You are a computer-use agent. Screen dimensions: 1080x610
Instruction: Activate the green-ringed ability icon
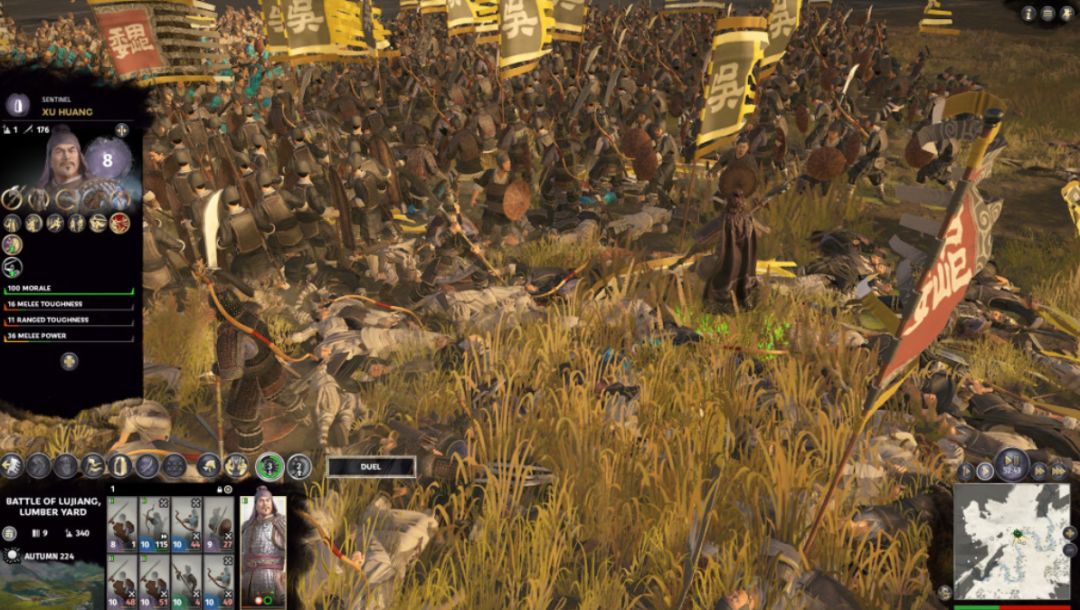pyautogui.click(x=269, y=465)
